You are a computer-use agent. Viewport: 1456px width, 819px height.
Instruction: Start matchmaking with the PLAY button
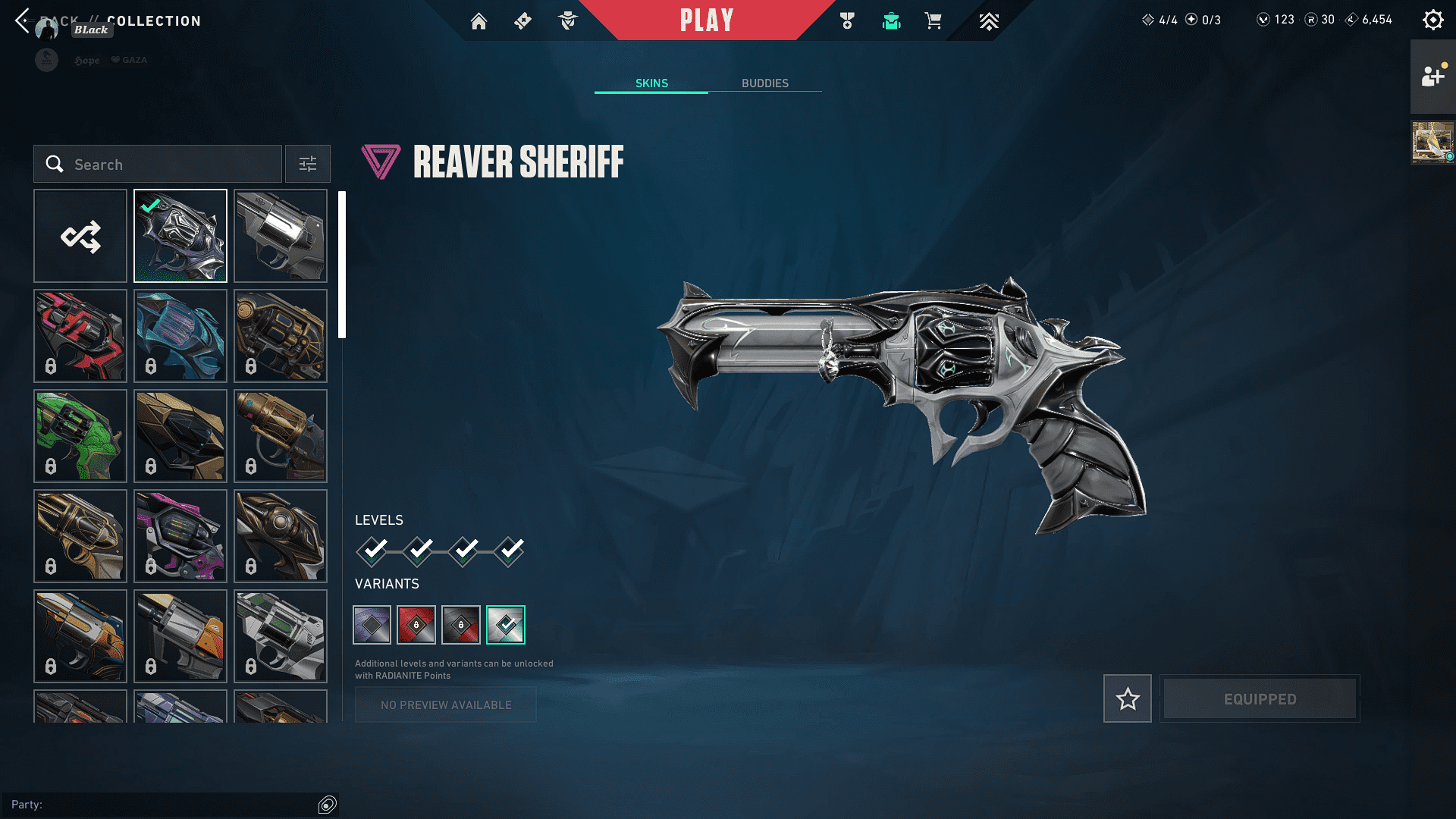[707, 20]
